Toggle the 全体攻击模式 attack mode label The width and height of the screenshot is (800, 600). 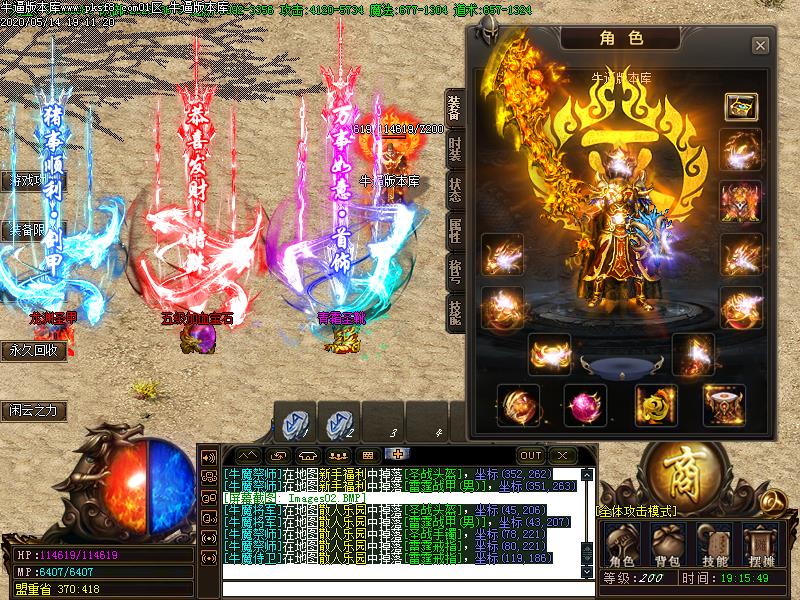[x=636, y=511]
